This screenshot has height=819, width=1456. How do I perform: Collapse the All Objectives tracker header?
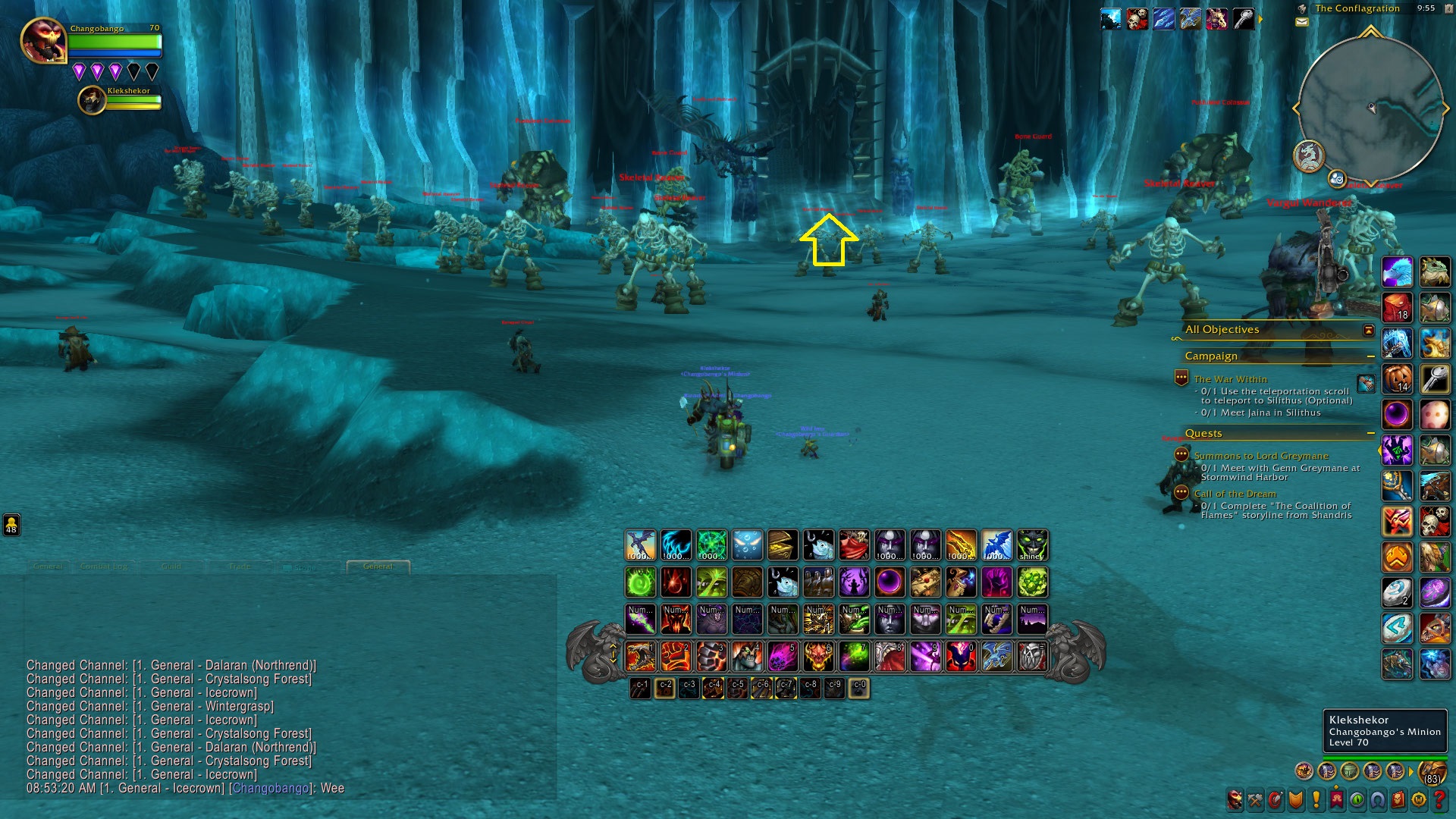pyautogui.click(x=1369, y=330)
